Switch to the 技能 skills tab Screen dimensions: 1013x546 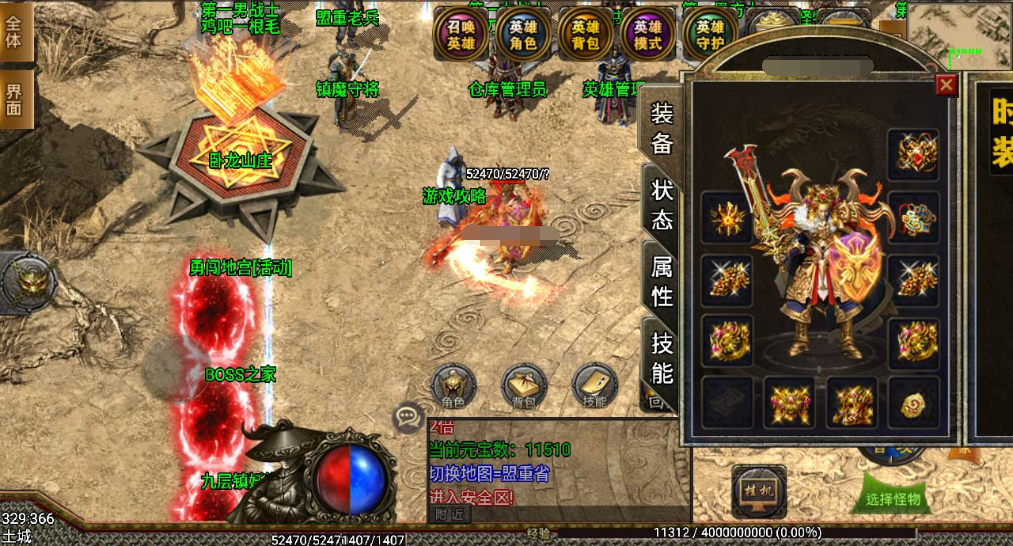click(x=662, y=357)
